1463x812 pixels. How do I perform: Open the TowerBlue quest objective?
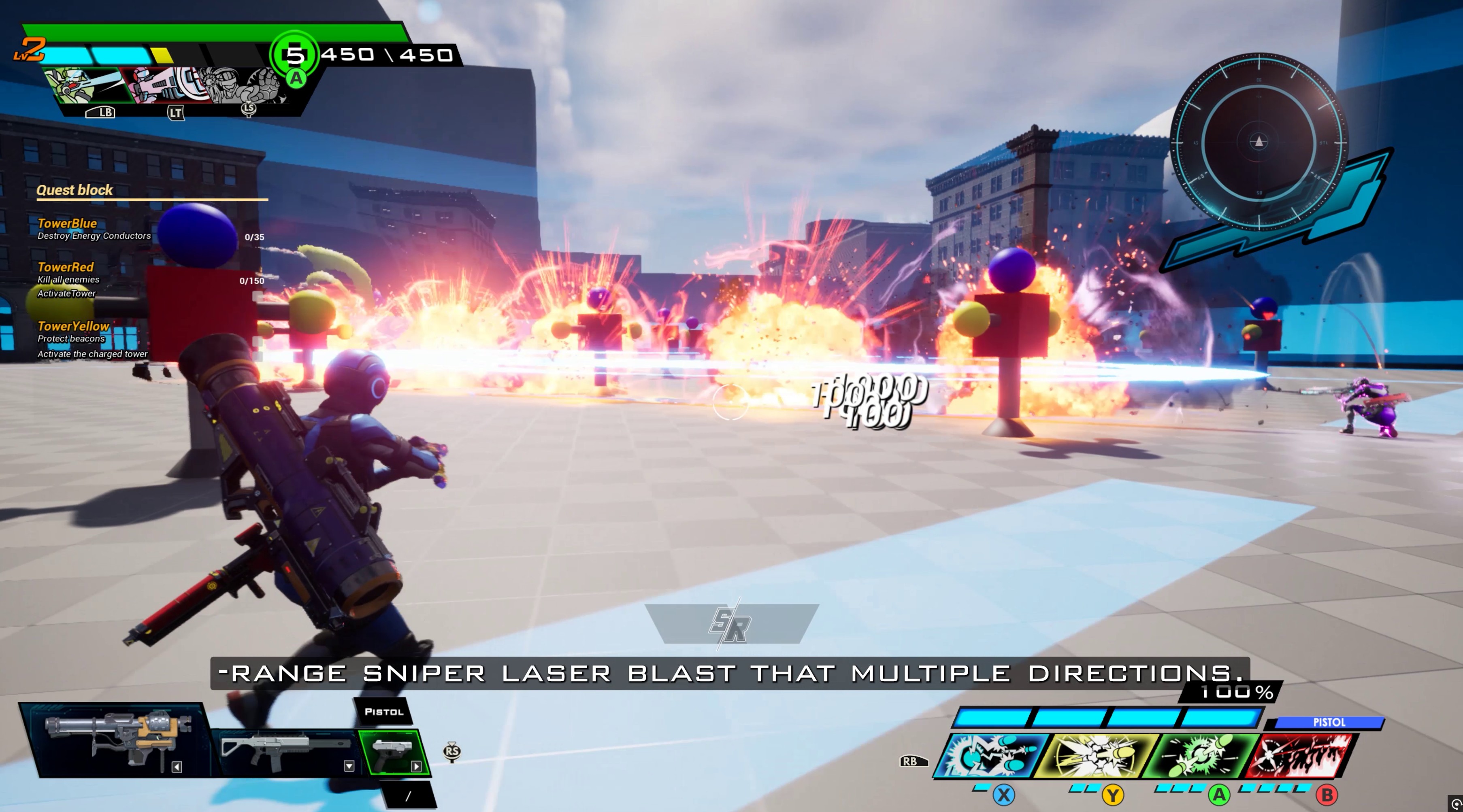(67, 224)
